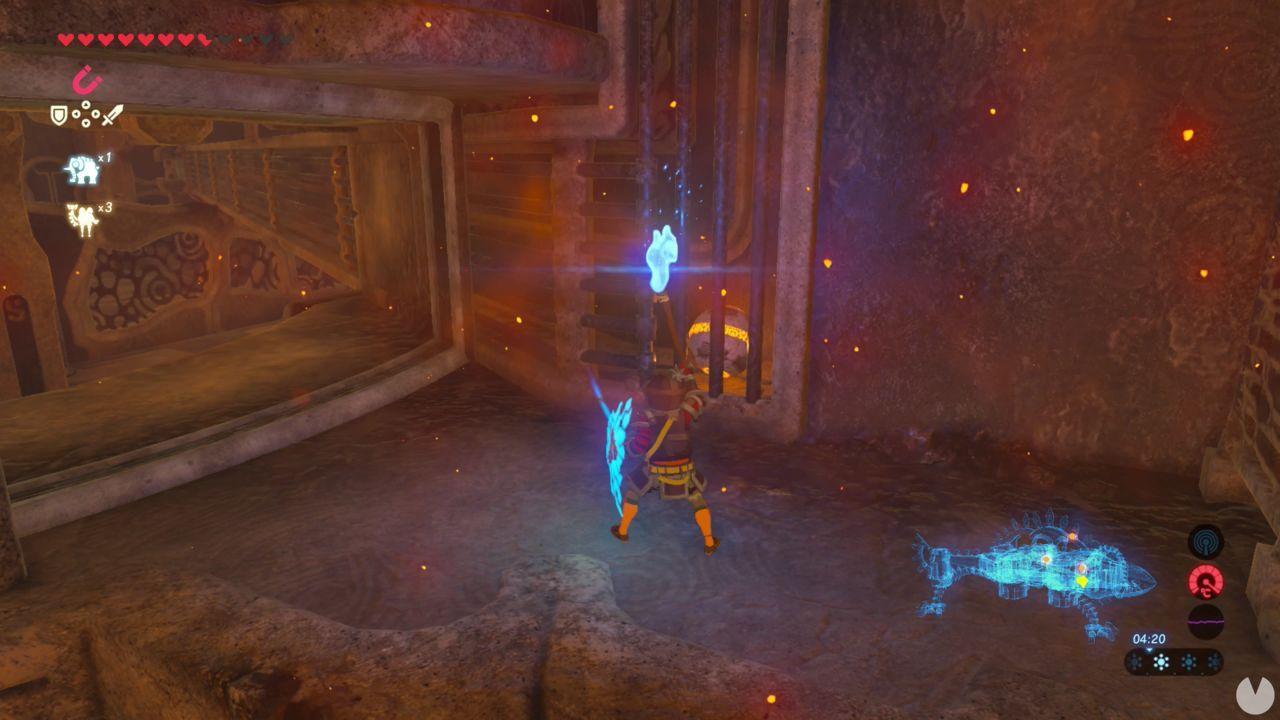The height and width of the screenshot is (720, 1280).
Task: Select the Magnesis rune icon
Action: (85, 78)
